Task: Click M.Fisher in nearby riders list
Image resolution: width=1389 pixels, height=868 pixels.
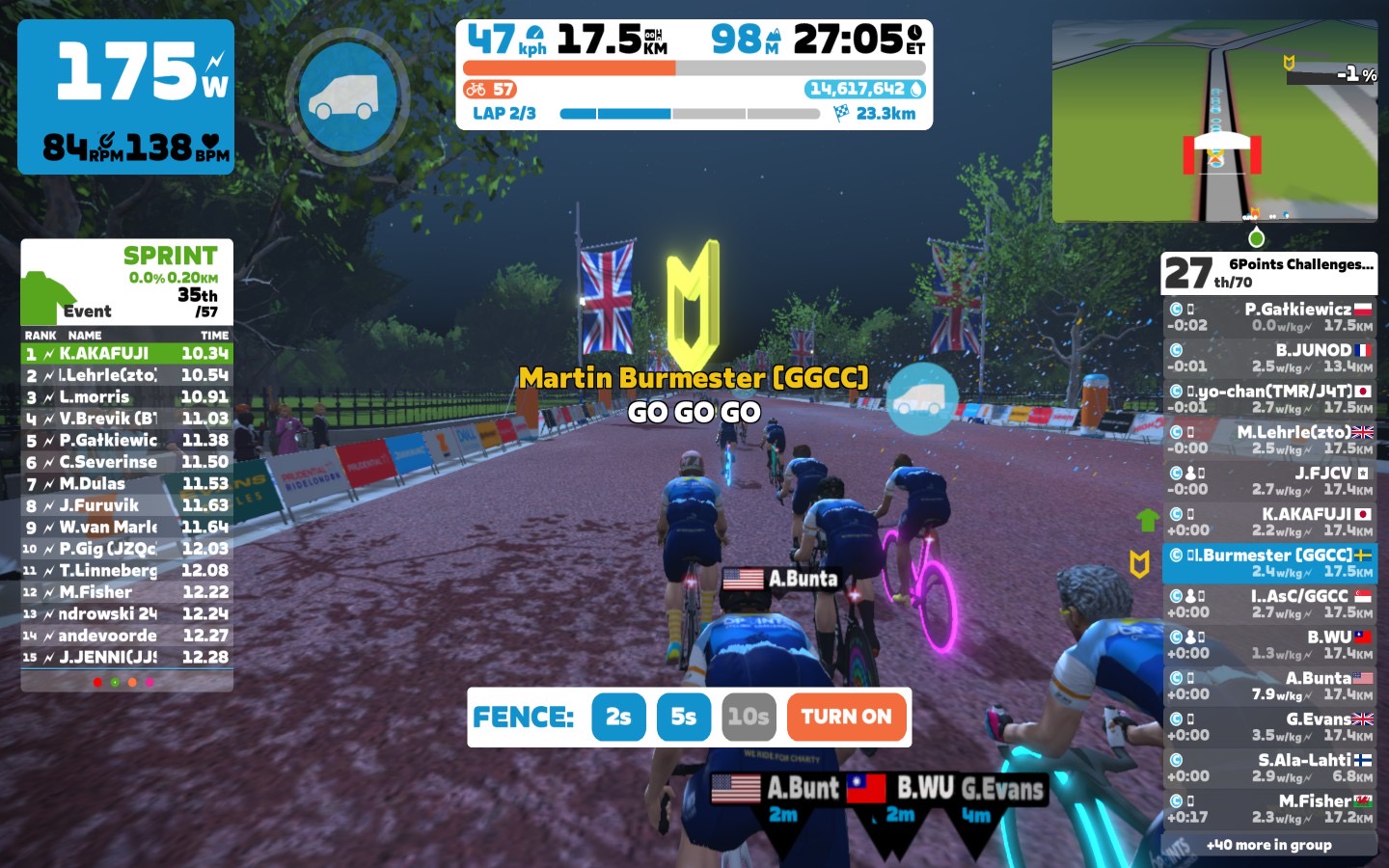Action: (x=1269, y=808)
